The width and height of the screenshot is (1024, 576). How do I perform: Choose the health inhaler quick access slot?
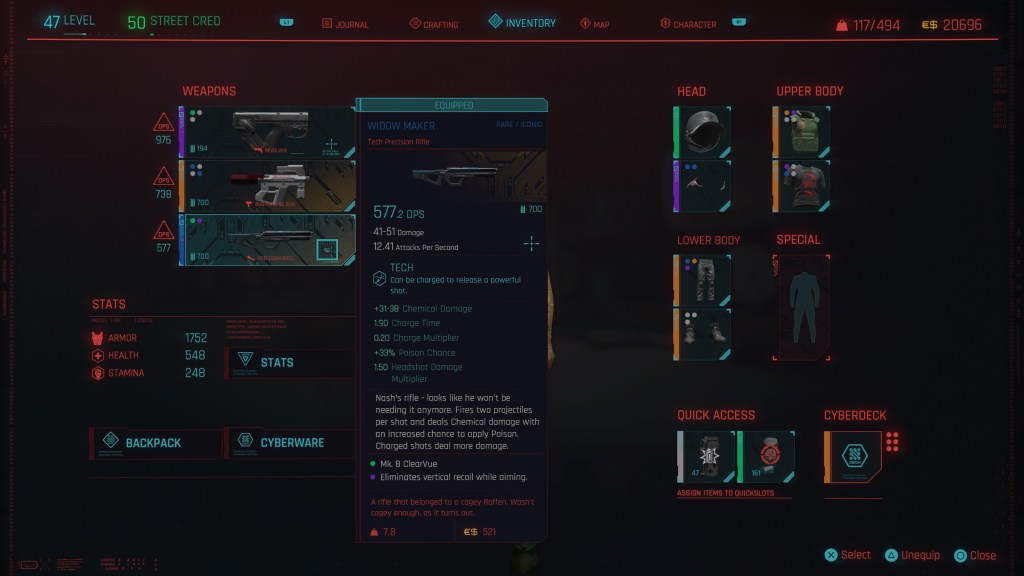(766, 456)
